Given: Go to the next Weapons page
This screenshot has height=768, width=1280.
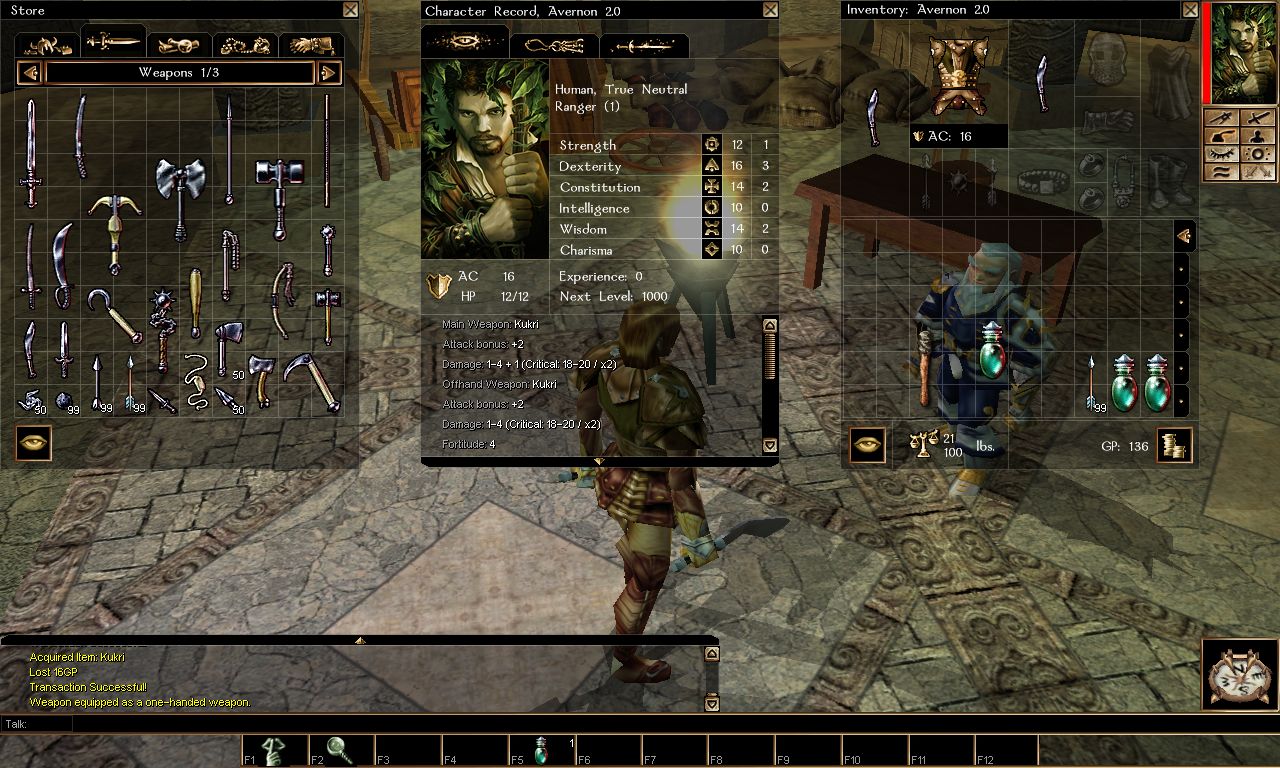Looking at the screenshot, I should click(329, 72).
